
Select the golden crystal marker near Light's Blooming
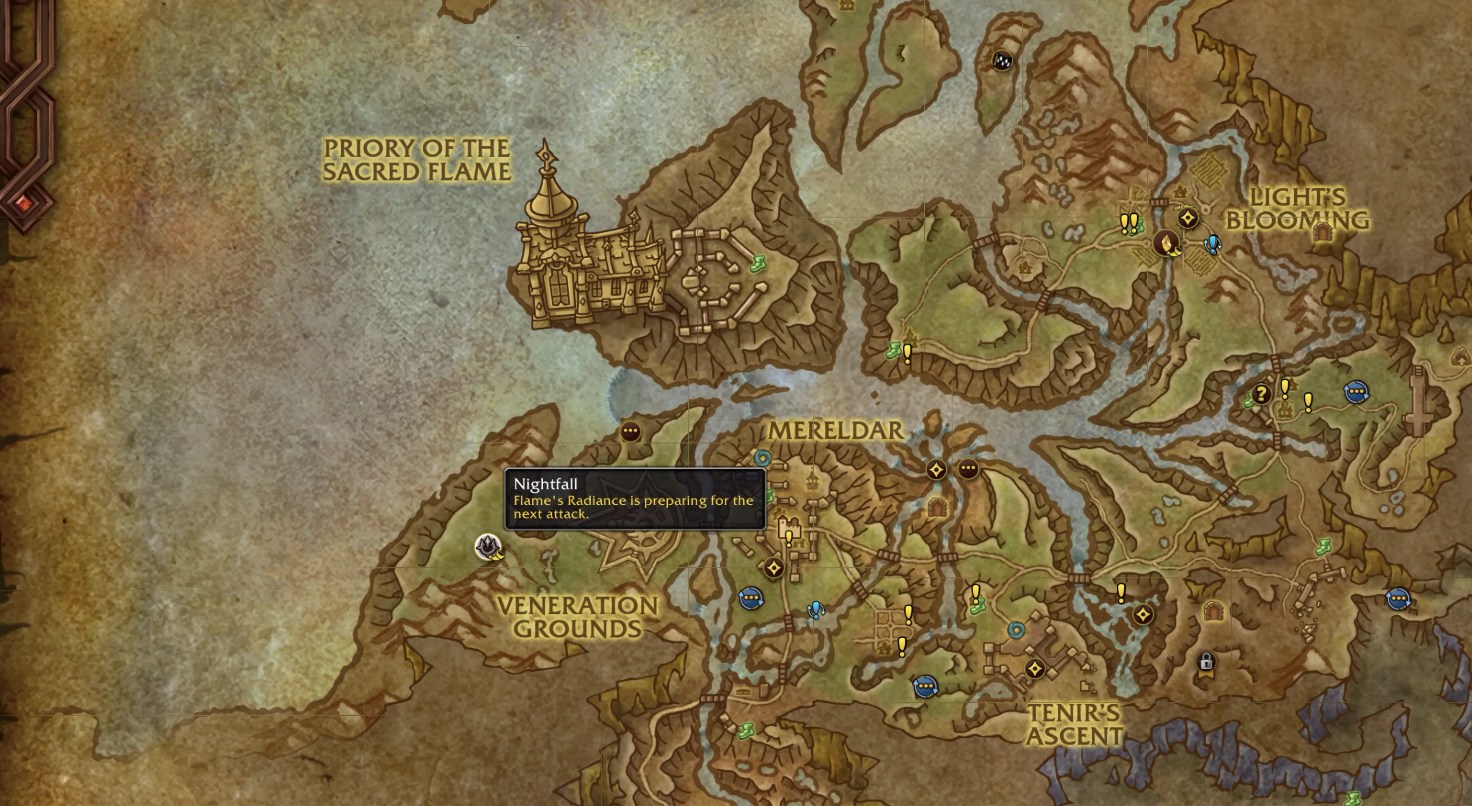click(x=1165, y=242)
